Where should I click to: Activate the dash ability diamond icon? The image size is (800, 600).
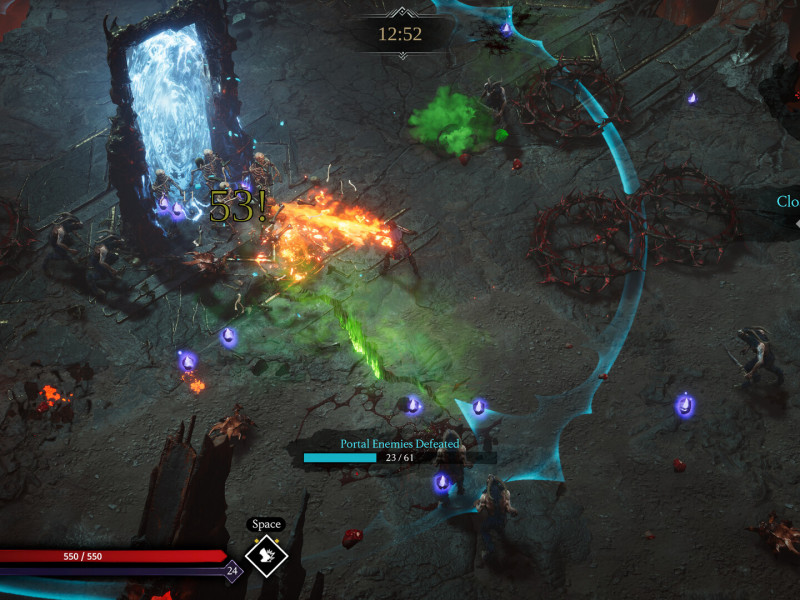[x=267, y=558]
